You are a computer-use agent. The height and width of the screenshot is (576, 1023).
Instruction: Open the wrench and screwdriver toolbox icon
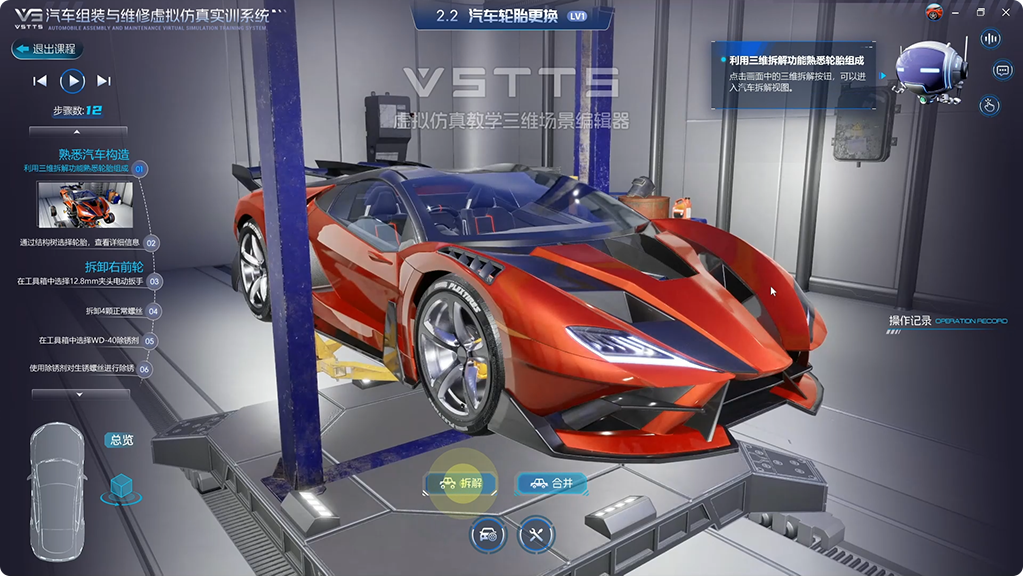tap(537, 534)
